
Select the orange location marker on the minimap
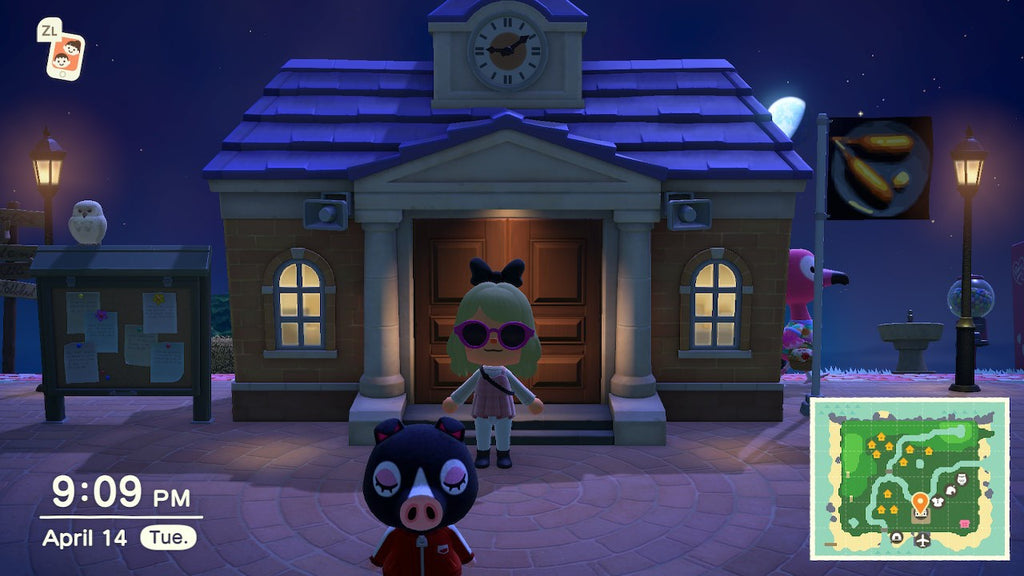click(x=920, y=502)
